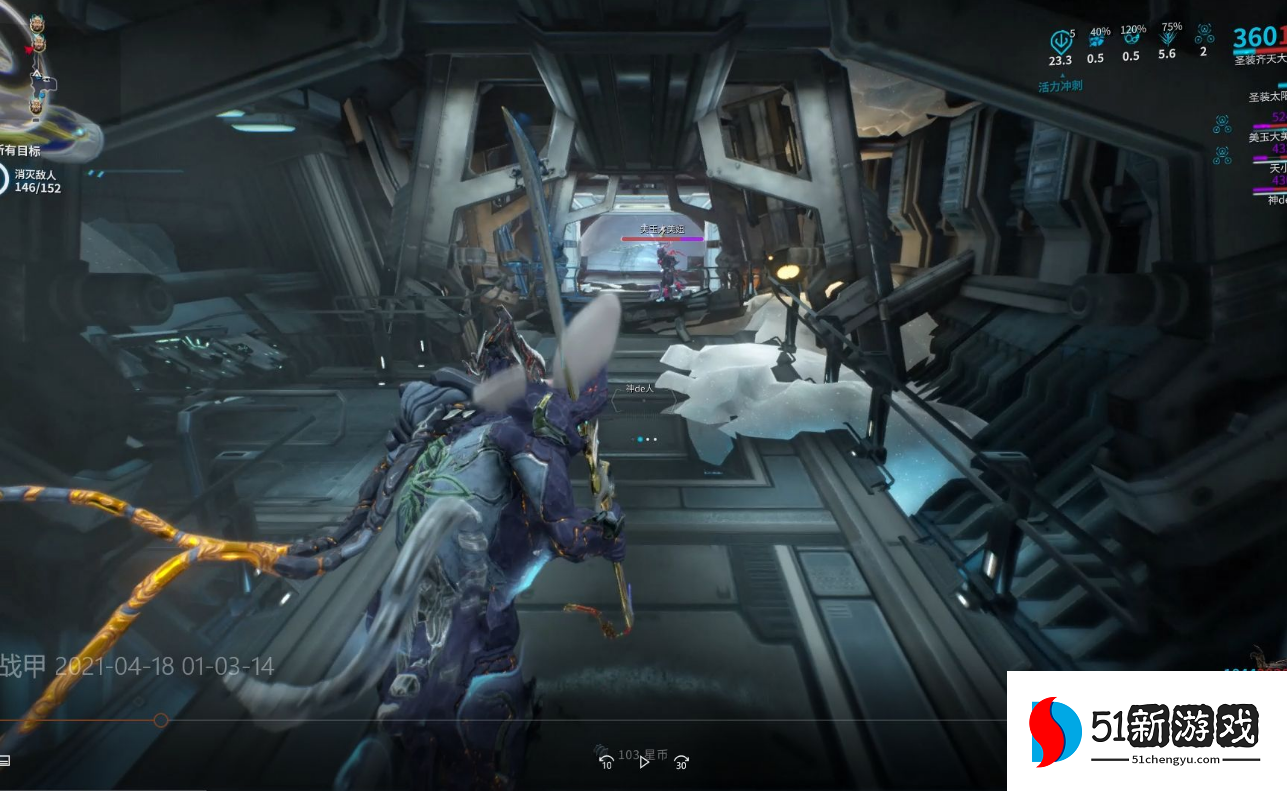Play the video with the play button

[x=644, y=762]
